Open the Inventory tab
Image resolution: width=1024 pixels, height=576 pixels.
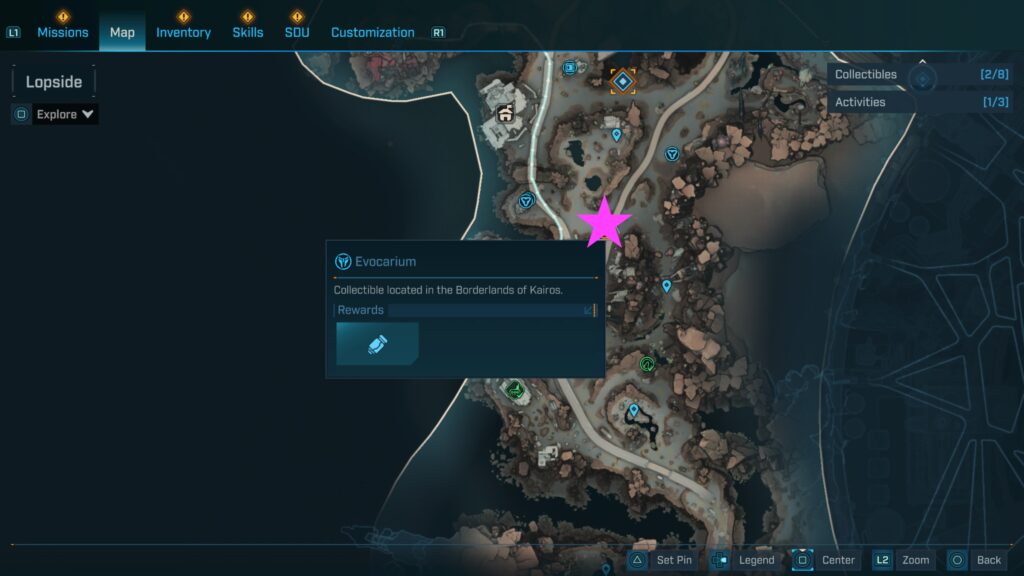point(183,32)
